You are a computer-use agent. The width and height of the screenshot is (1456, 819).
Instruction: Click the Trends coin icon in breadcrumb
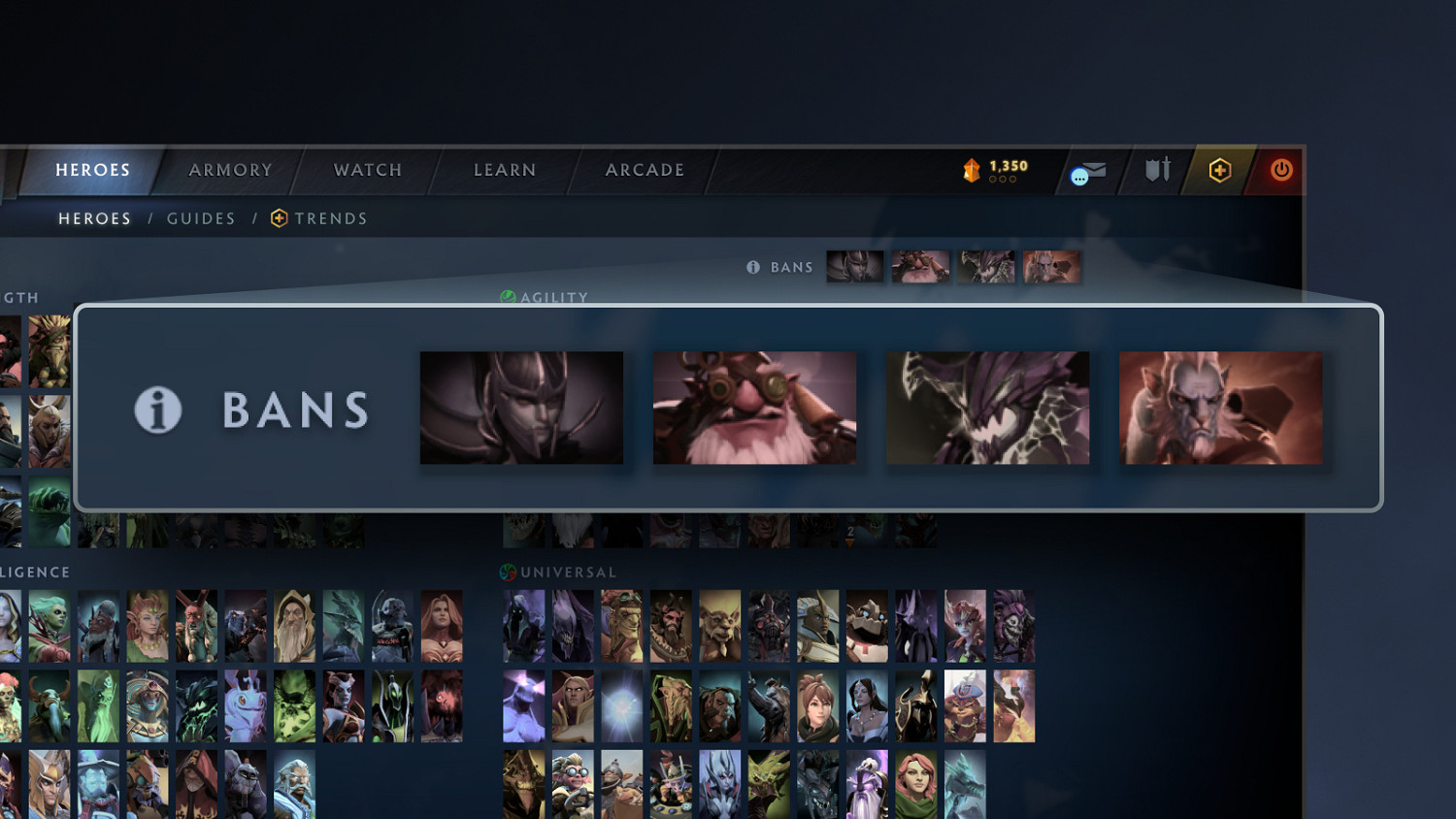278,218
